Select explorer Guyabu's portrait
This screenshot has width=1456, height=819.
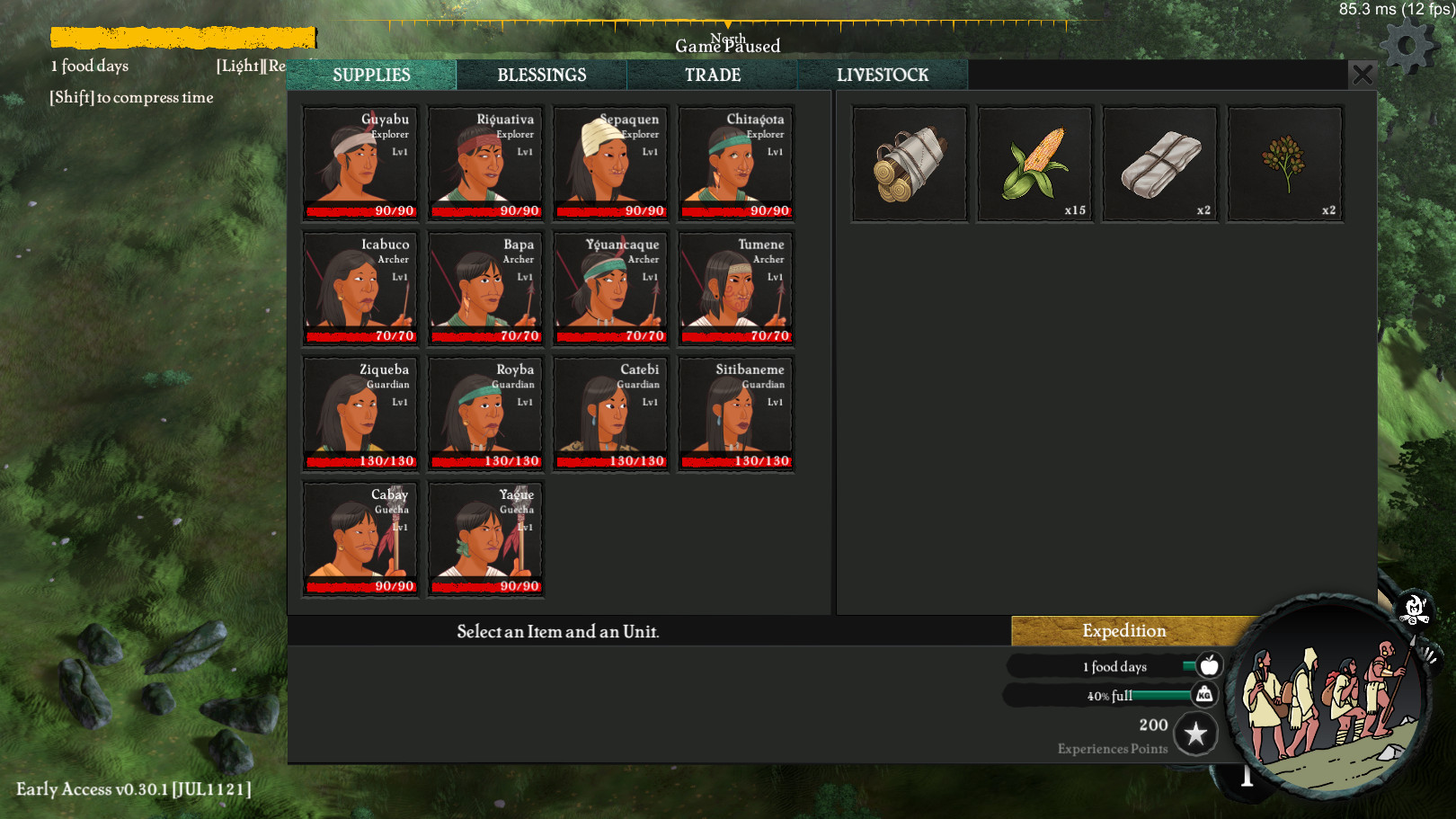coord(360,164)
